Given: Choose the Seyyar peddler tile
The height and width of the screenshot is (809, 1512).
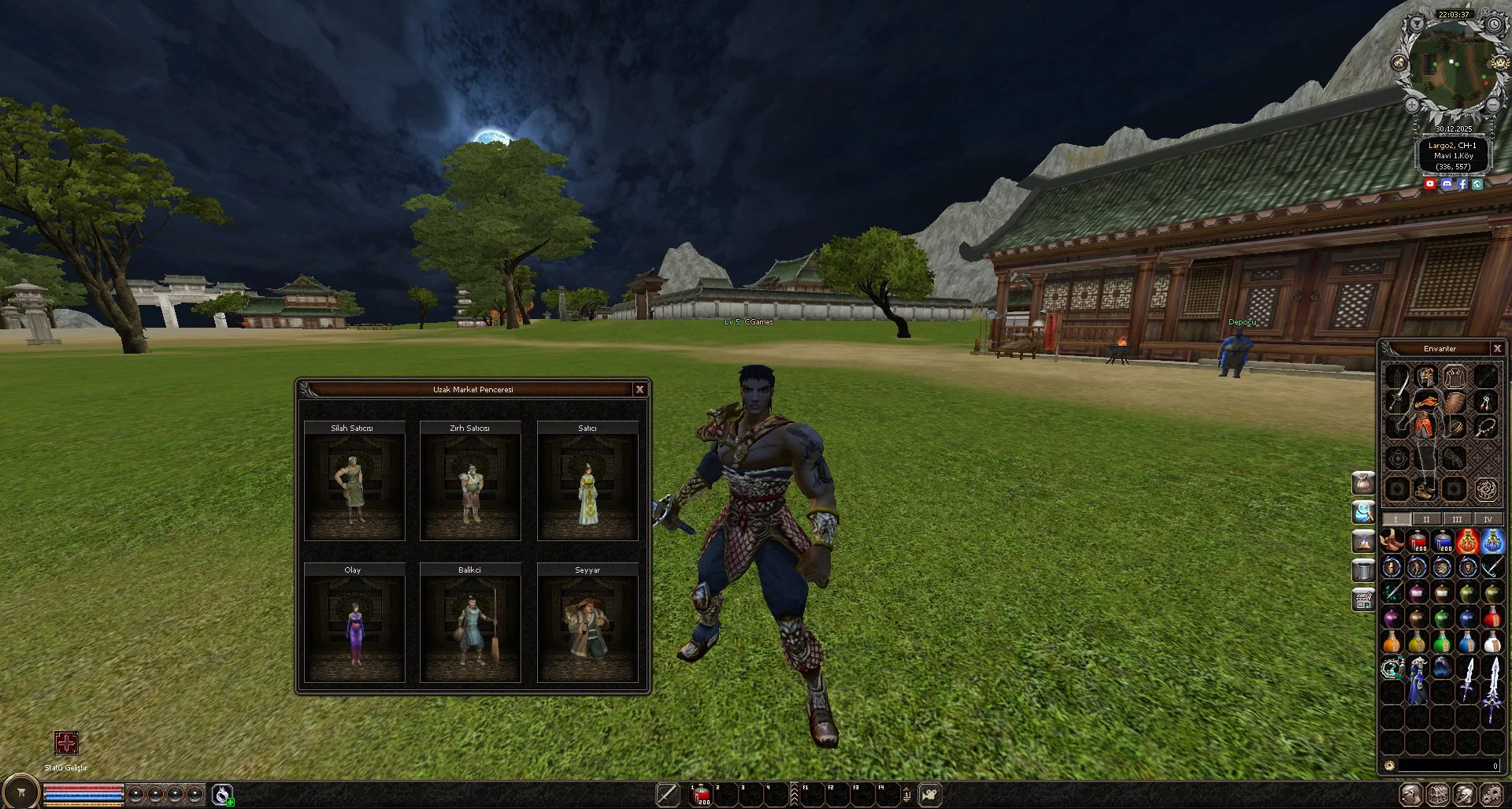Looking at the screenshot, I should click(587, 624).
